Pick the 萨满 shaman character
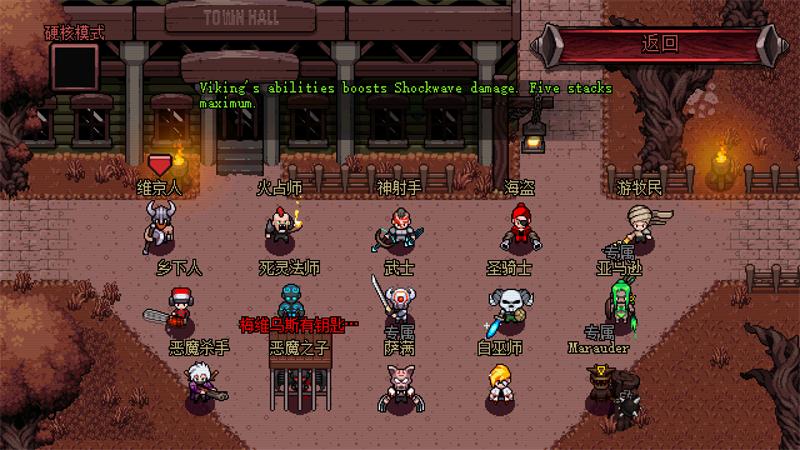 (400, 385)
